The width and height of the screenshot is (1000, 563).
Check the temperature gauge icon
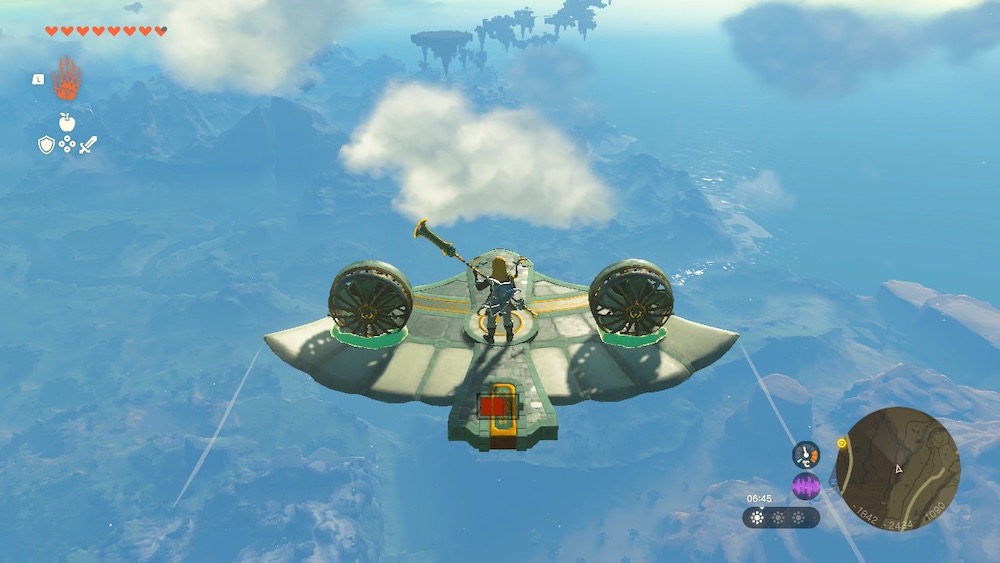(806, 455)
